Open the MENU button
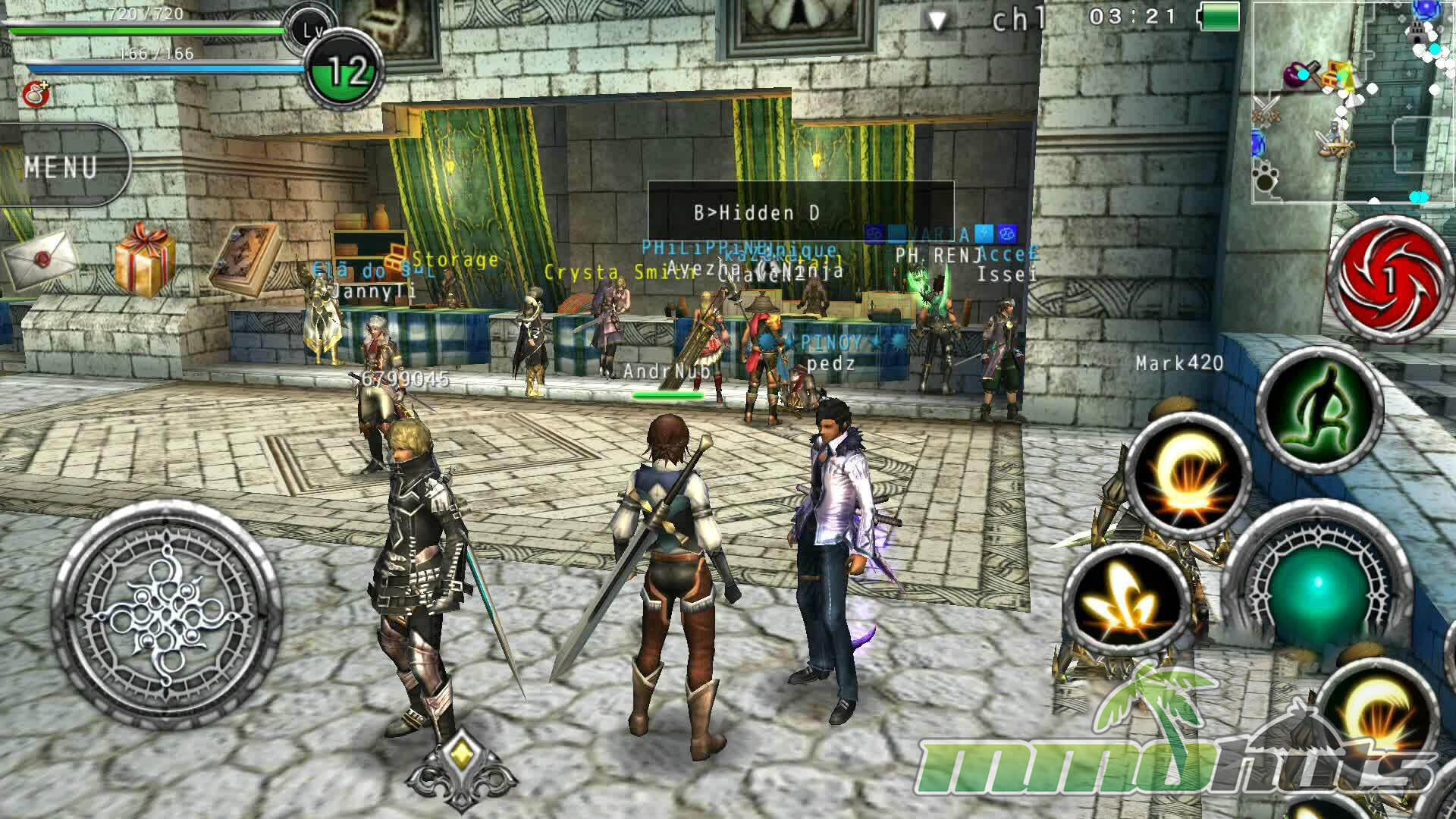Screen dimensions: 1456x819 (x=62, y=166)
